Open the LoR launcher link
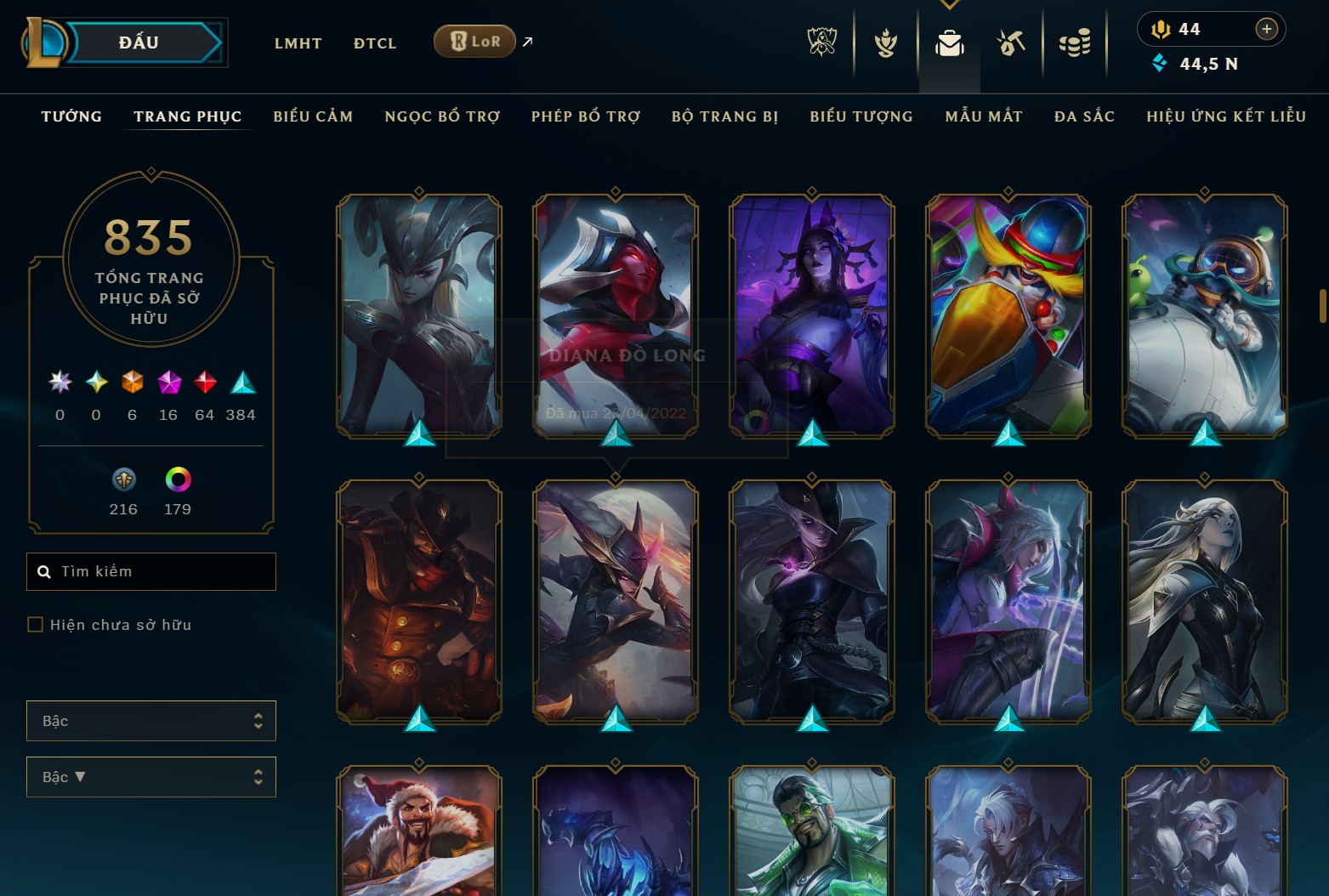The width and height of the screenshot is (1329, 896). coord(474,41)
